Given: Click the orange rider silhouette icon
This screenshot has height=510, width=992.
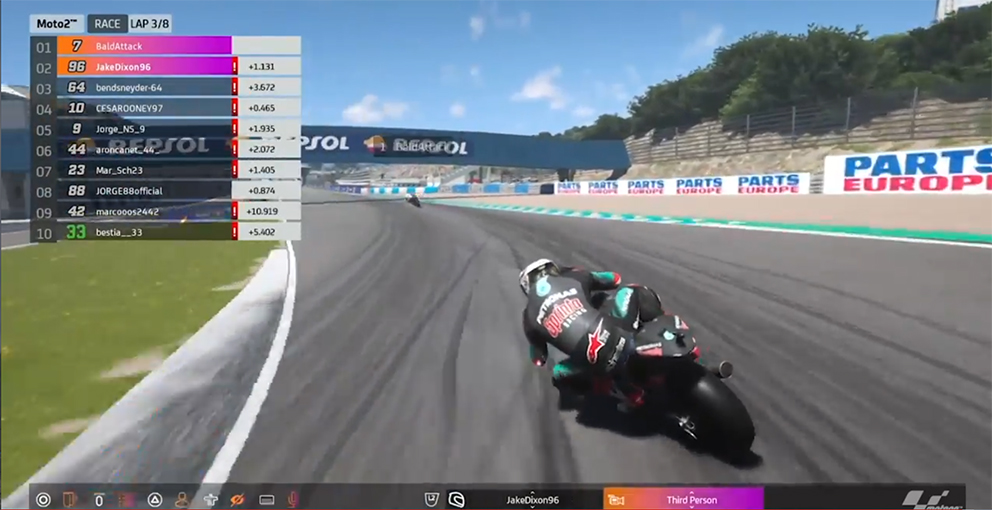Looking at the screenshot, I should coord(182,499).
